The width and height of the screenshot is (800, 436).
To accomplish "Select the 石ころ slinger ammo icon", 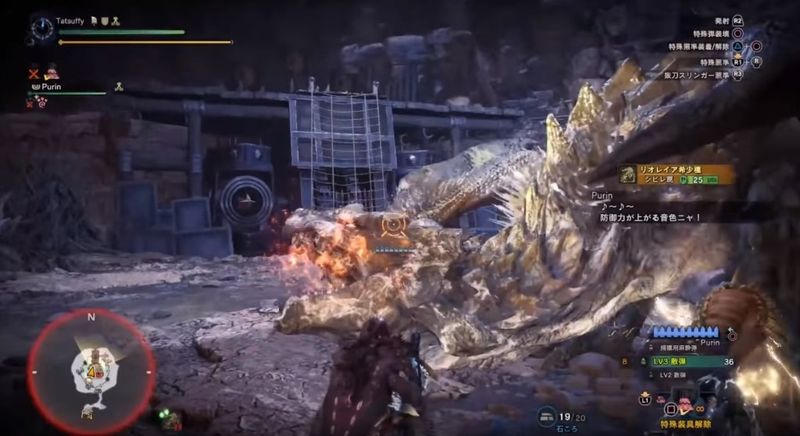I will tap(548, 414).
